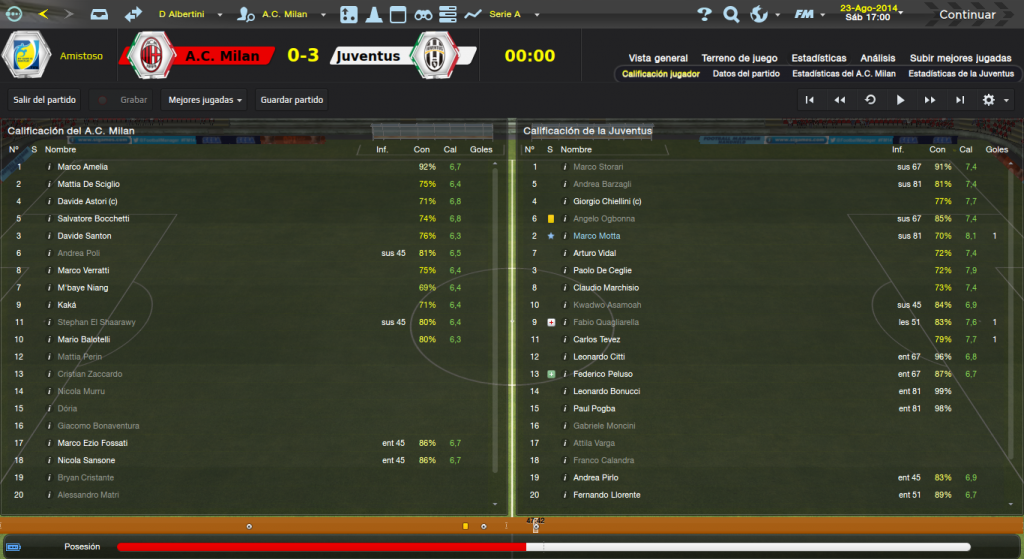Skip to the start of the replay

[810, 100]
